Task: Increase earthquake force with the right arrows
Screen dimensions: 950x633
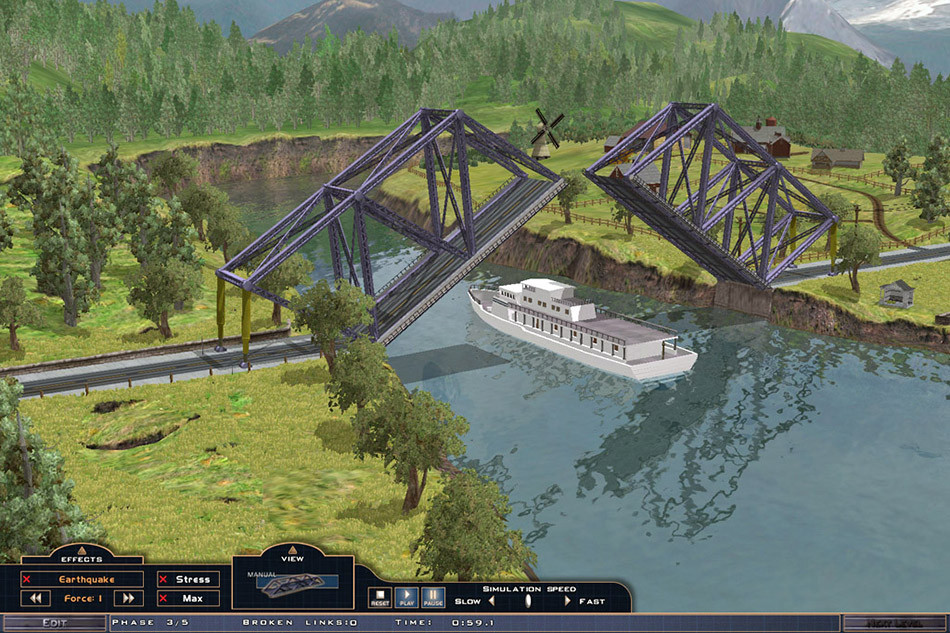Action: (128, 598)
